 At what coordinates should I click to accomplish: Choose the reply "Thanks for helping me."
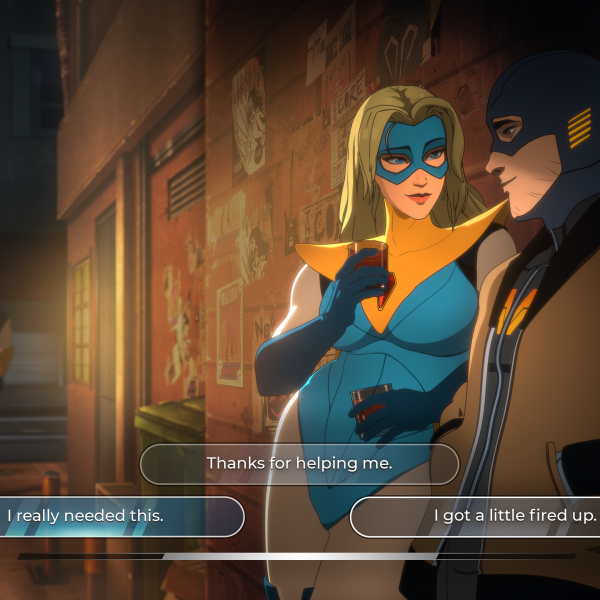[299, 464]
